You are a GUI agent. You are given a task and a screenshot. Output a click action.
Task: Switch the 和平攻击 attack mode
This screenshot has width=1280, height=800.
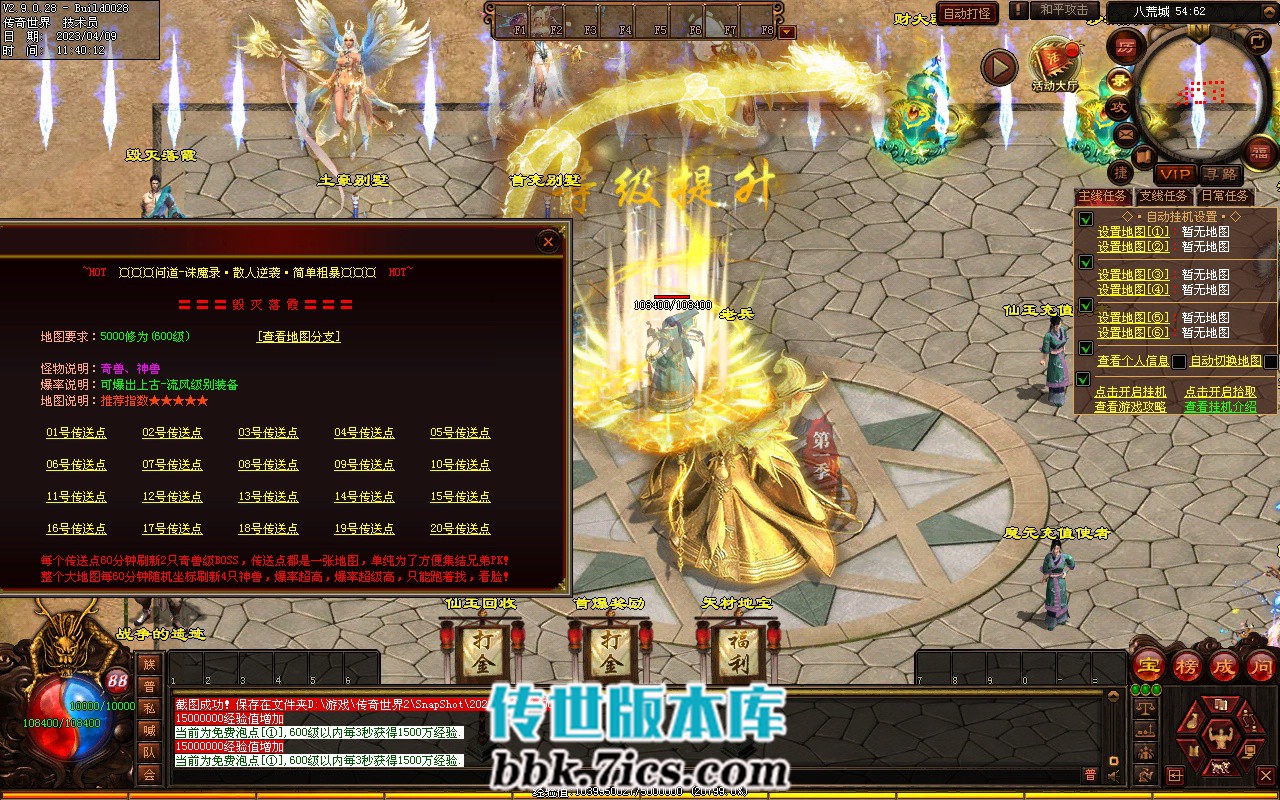coord(1064,10)
